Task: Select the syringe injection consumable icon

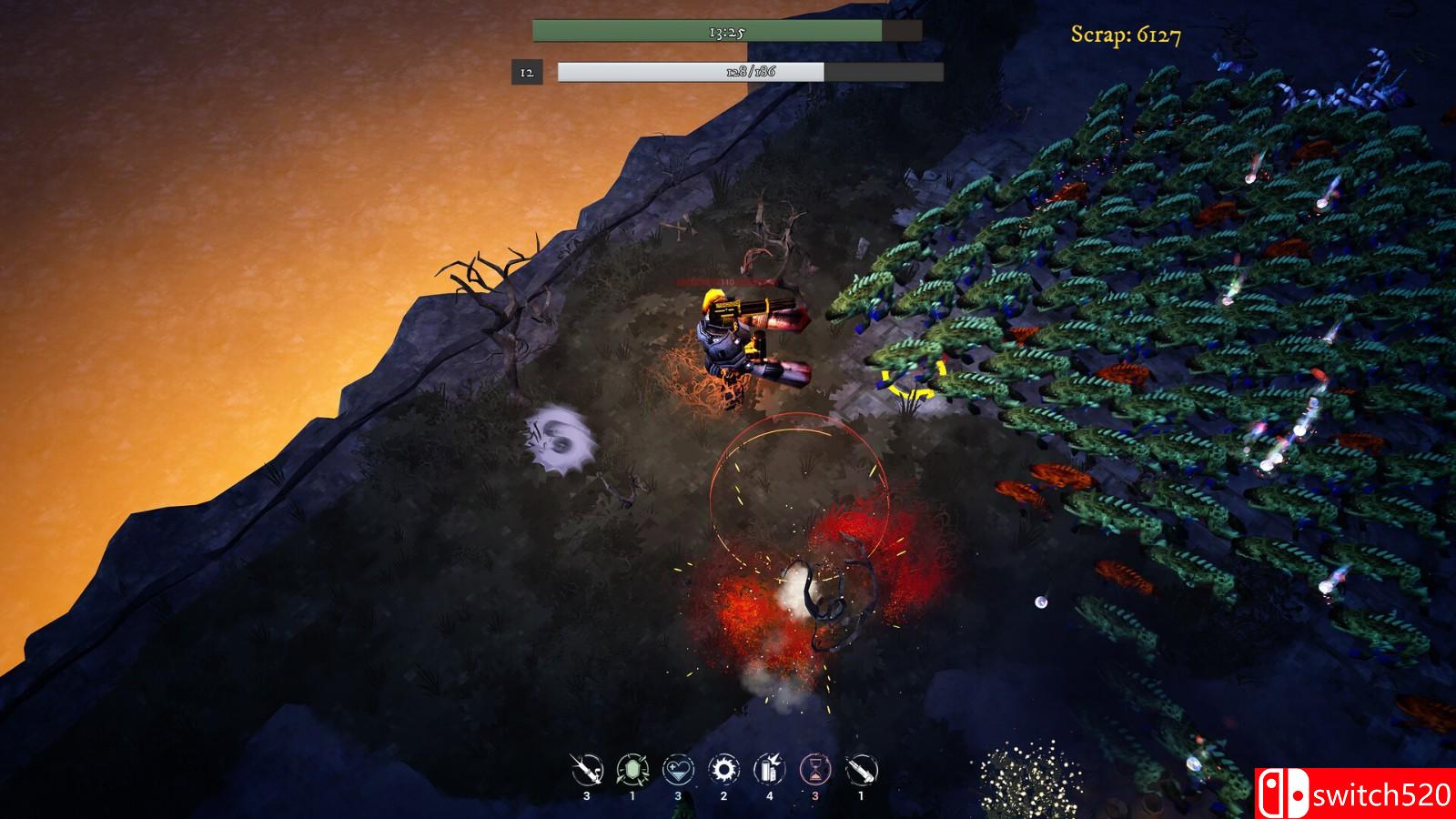Action: [x=587, y=769]
